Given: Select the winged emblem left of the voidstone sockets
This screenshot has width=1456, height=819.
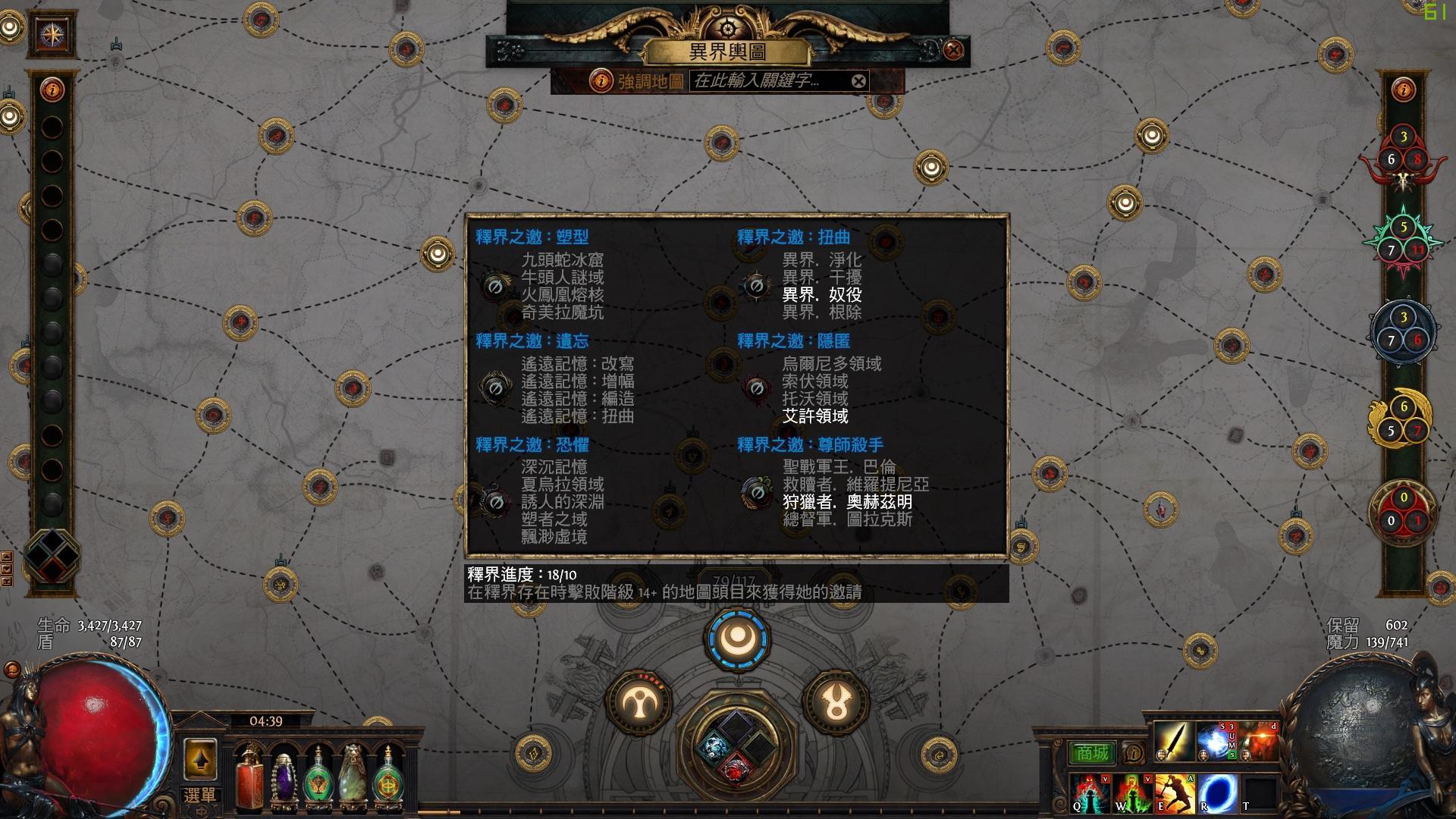Looking at the screenshot, I should [x=642, y=703].
